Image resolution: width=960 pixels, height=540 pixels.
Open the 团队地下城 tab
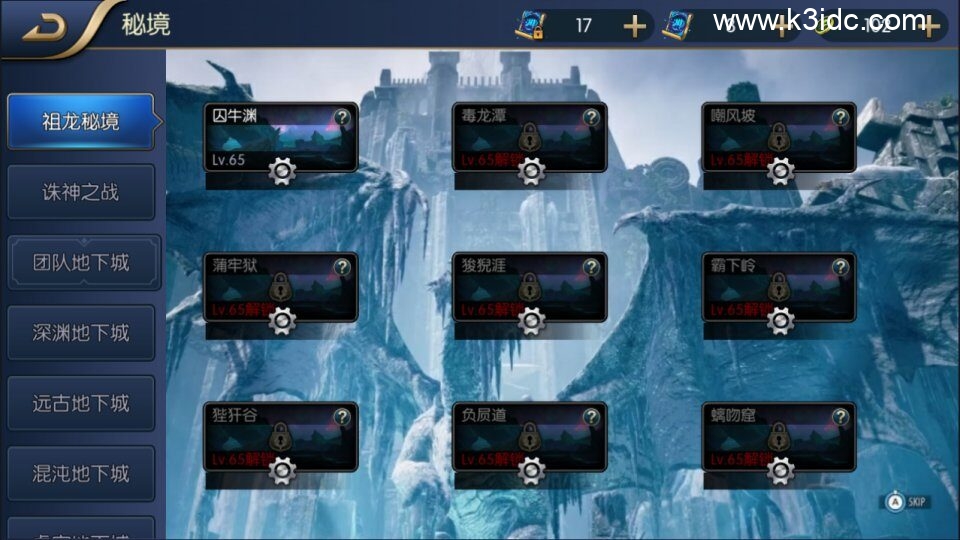click(81, 263)
